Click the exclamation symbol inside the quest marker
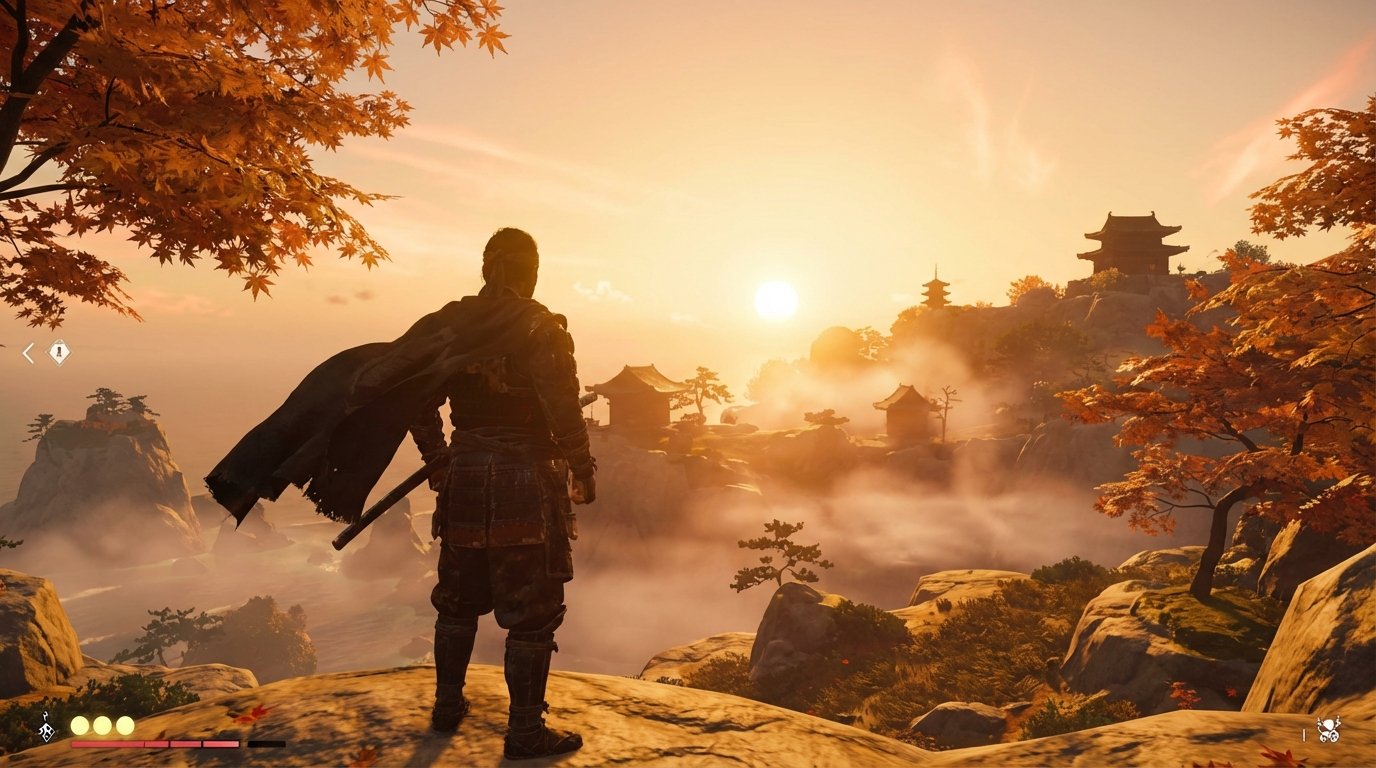 click(59, 351)
